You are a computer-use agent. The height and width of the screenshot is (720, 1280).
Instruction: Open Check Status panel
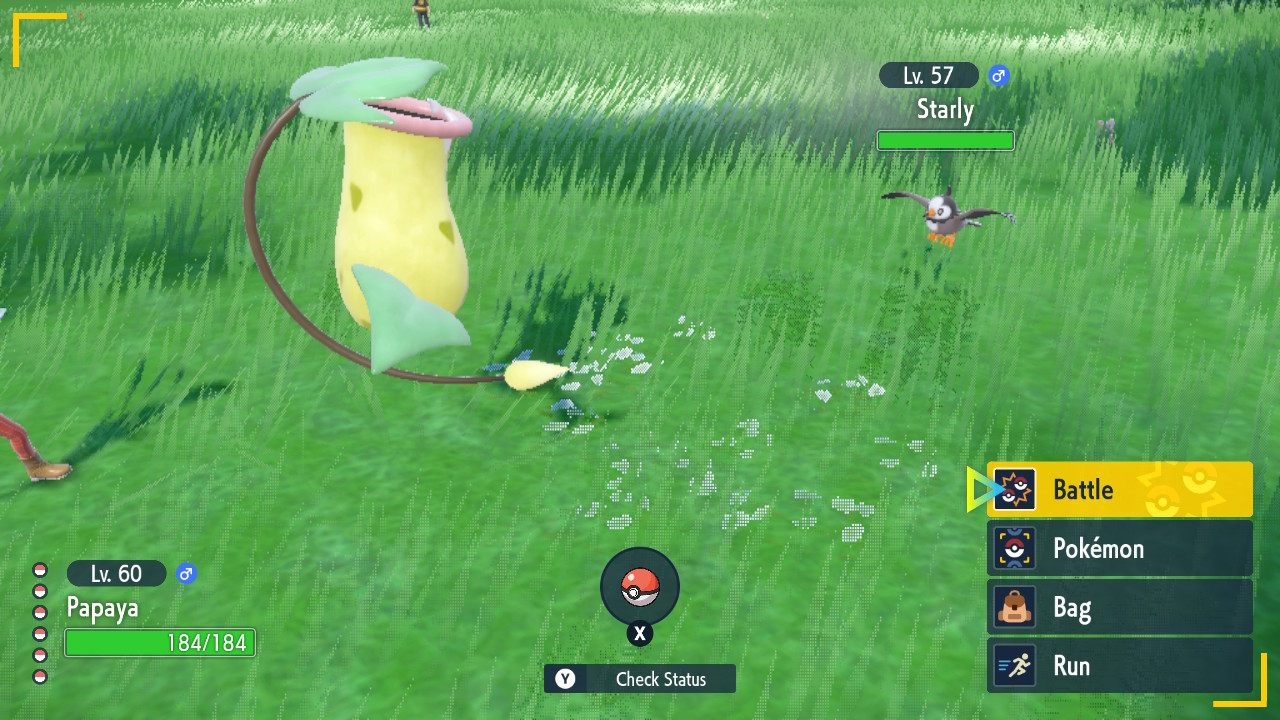coord(640,679)
